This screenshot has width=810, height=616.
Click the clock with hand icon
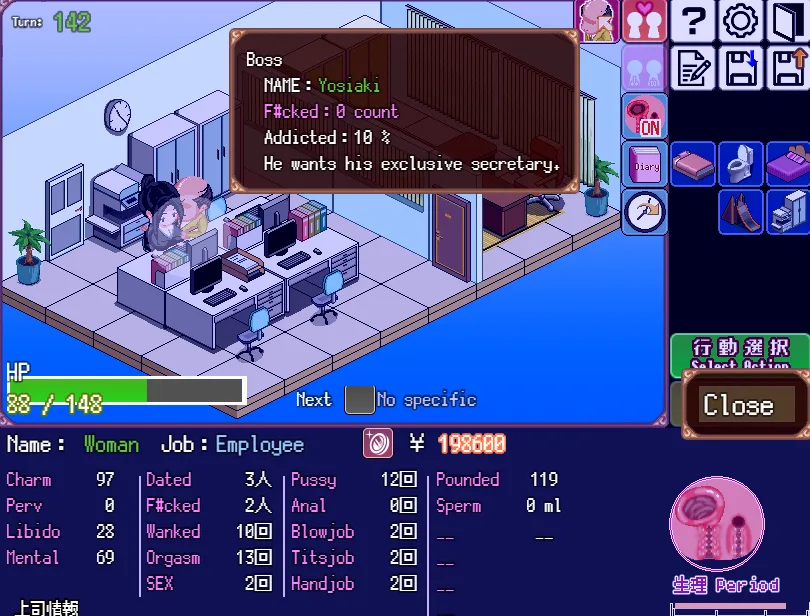pos(644,211)
